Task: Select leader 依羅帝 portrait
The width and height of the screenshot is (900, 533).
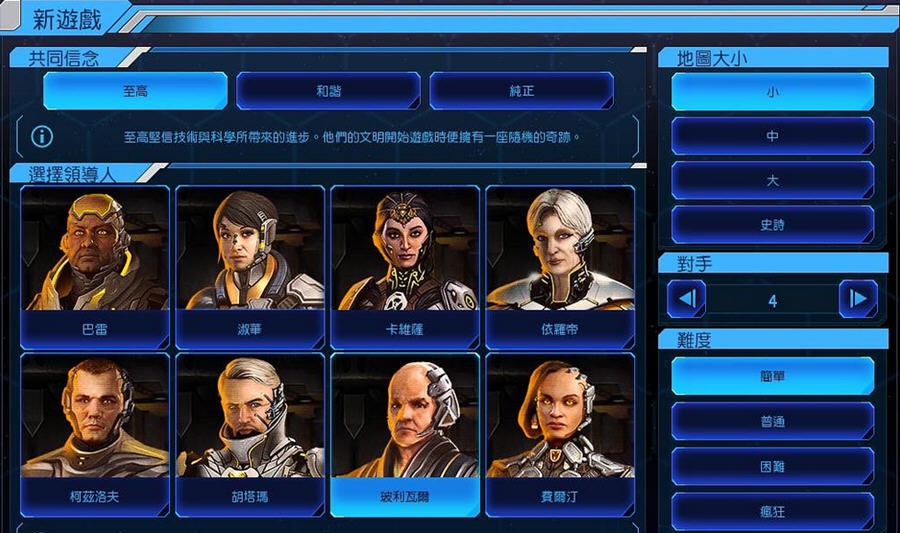Action: [x=560, y=258]
